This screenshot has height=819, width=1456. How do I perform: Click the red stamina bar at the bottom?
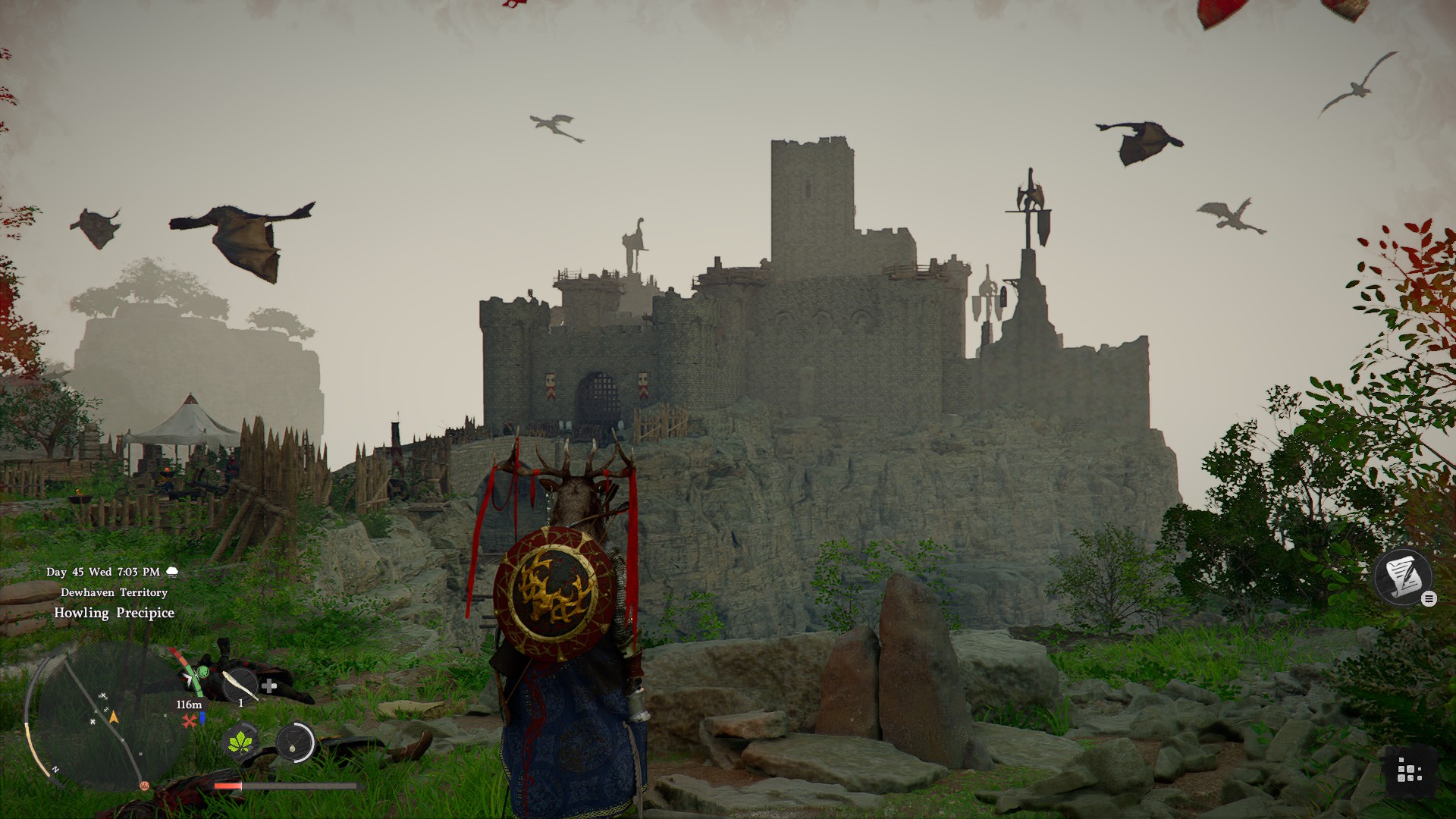pyautogui.click(x=227, y=786)
